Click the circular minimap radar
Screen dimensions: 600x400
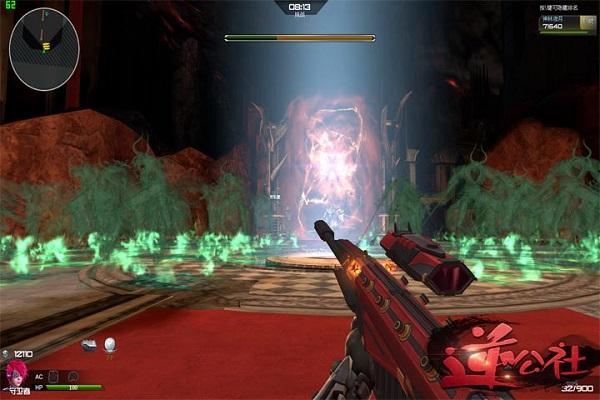coord(44,41)
